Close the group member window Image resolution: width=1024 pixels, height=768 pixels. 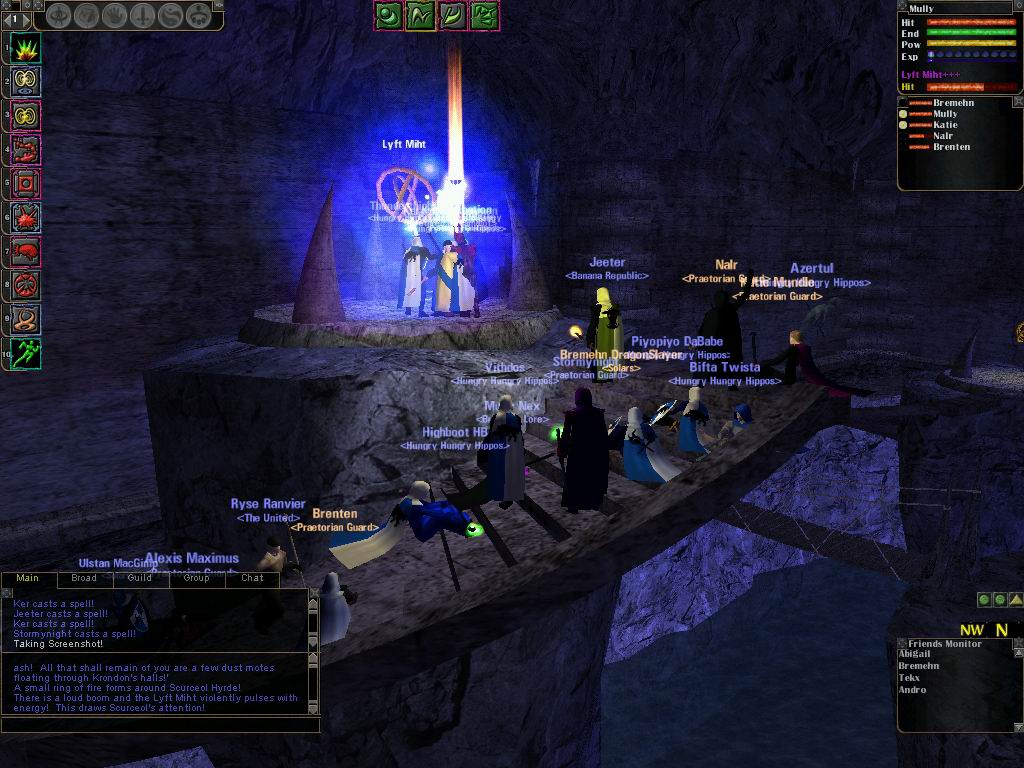pos(1018,102)
